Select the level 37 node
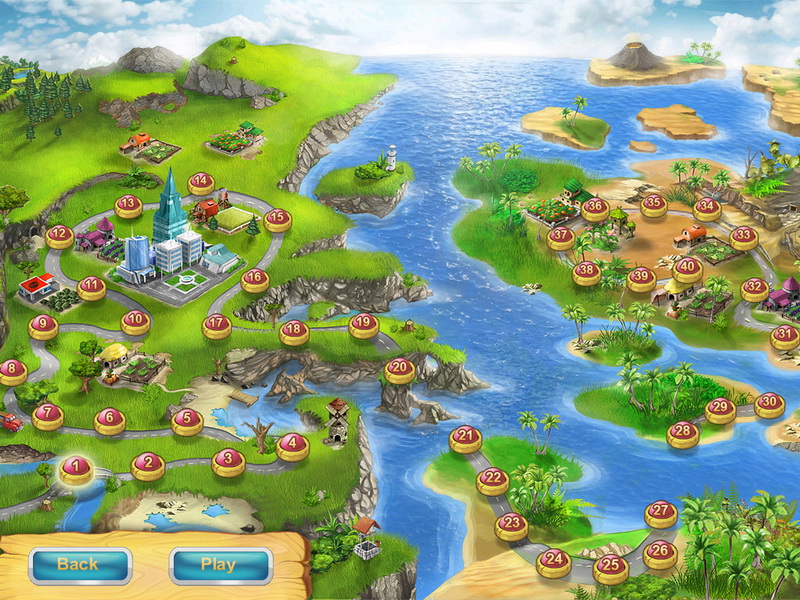The image size is (800, 600). point(561,237)
